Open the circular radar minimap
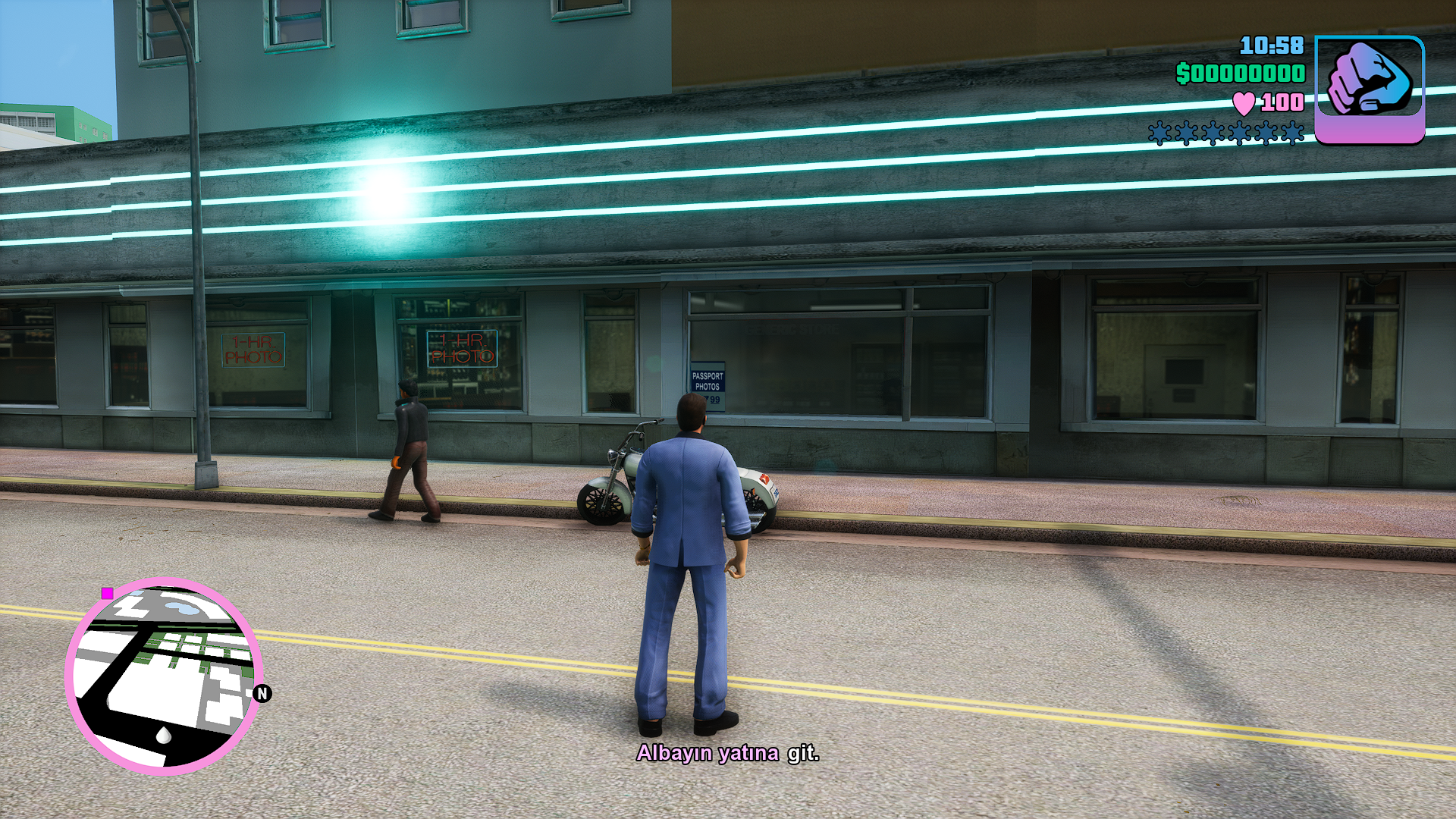 point(164,676)
